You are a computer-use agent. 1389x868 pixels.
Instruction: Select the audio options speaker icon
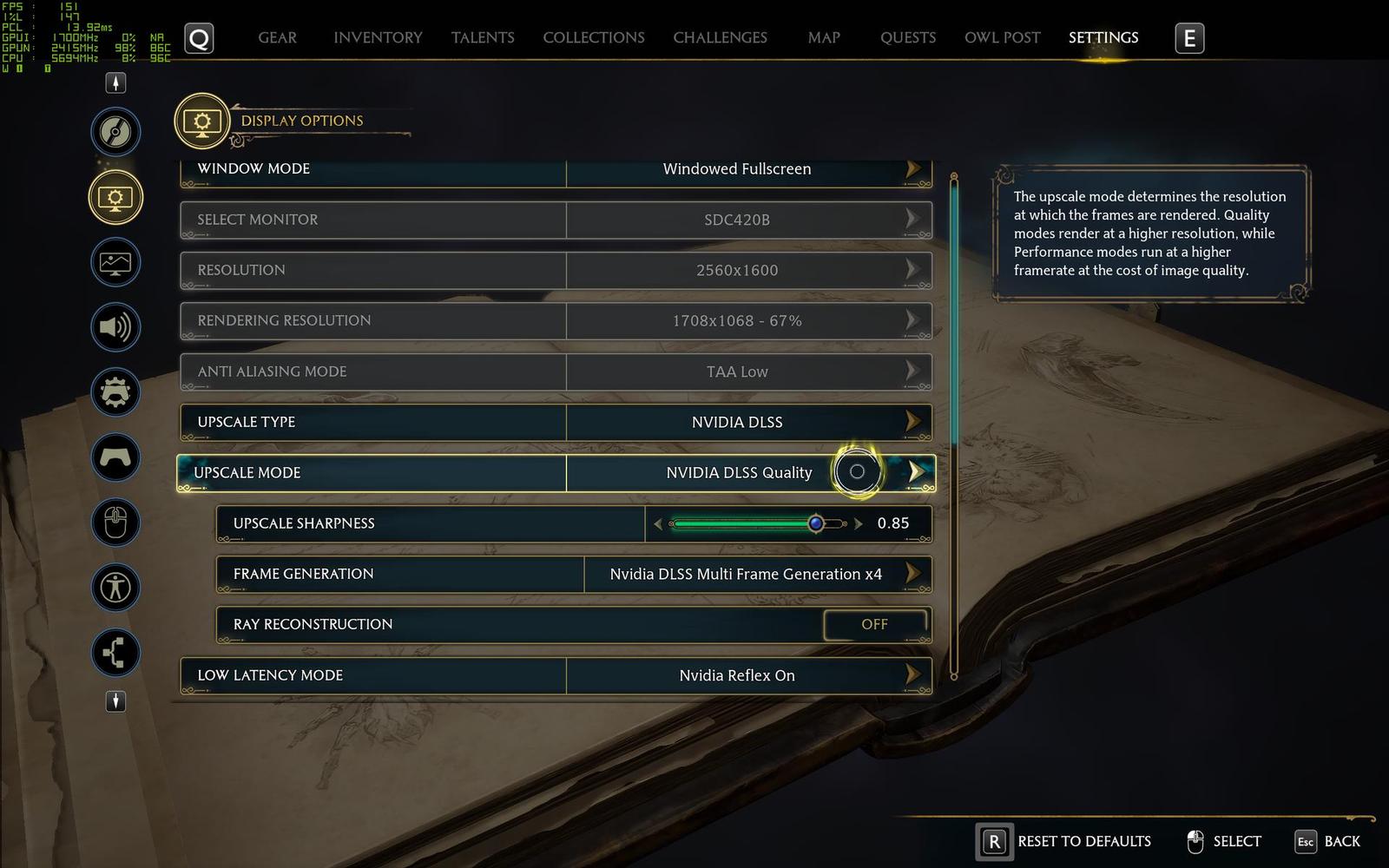click(115, 327)
